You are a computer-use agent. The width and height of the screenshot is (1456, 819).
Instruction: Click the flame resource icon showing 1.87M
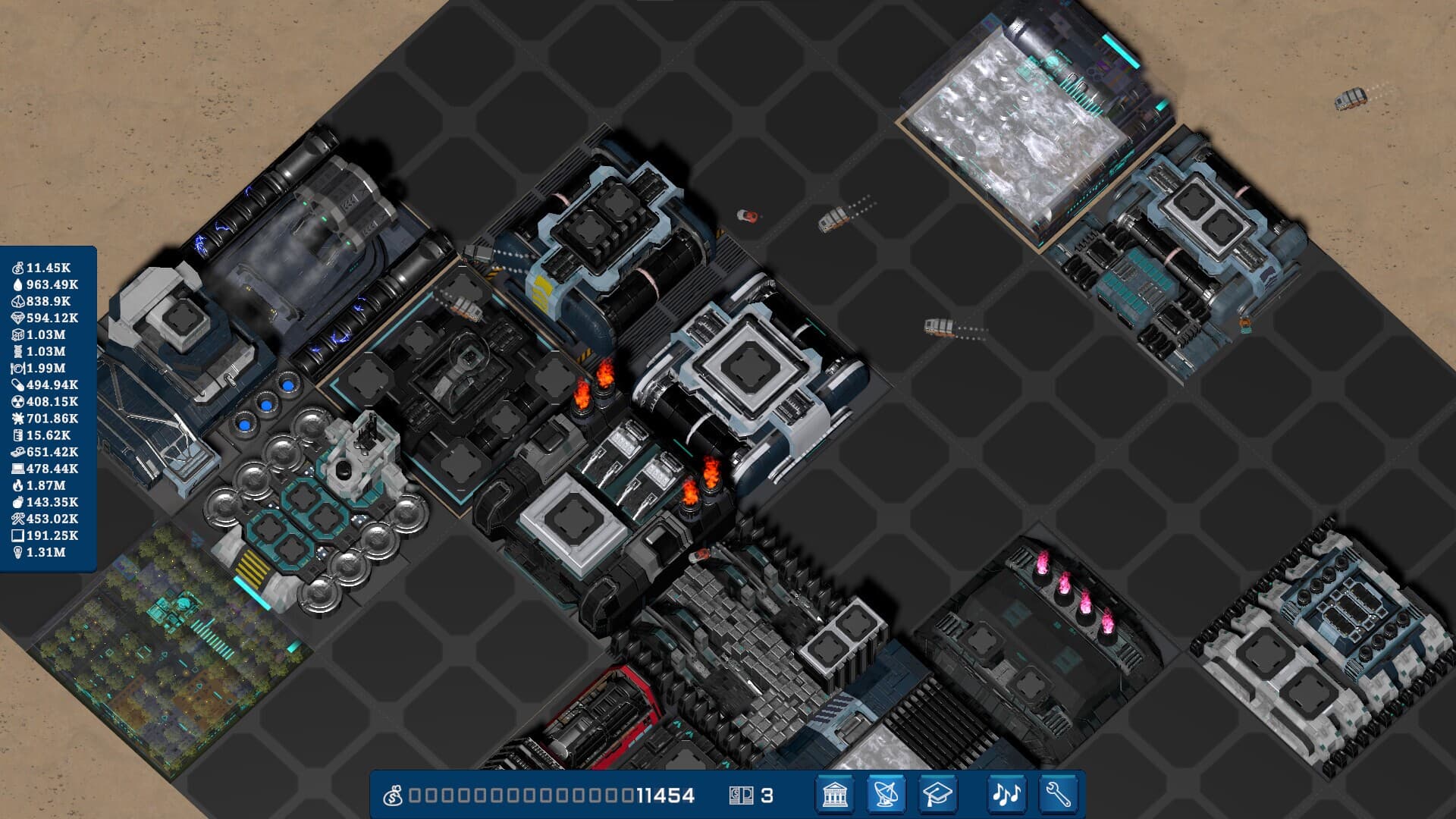coord(19,485)
